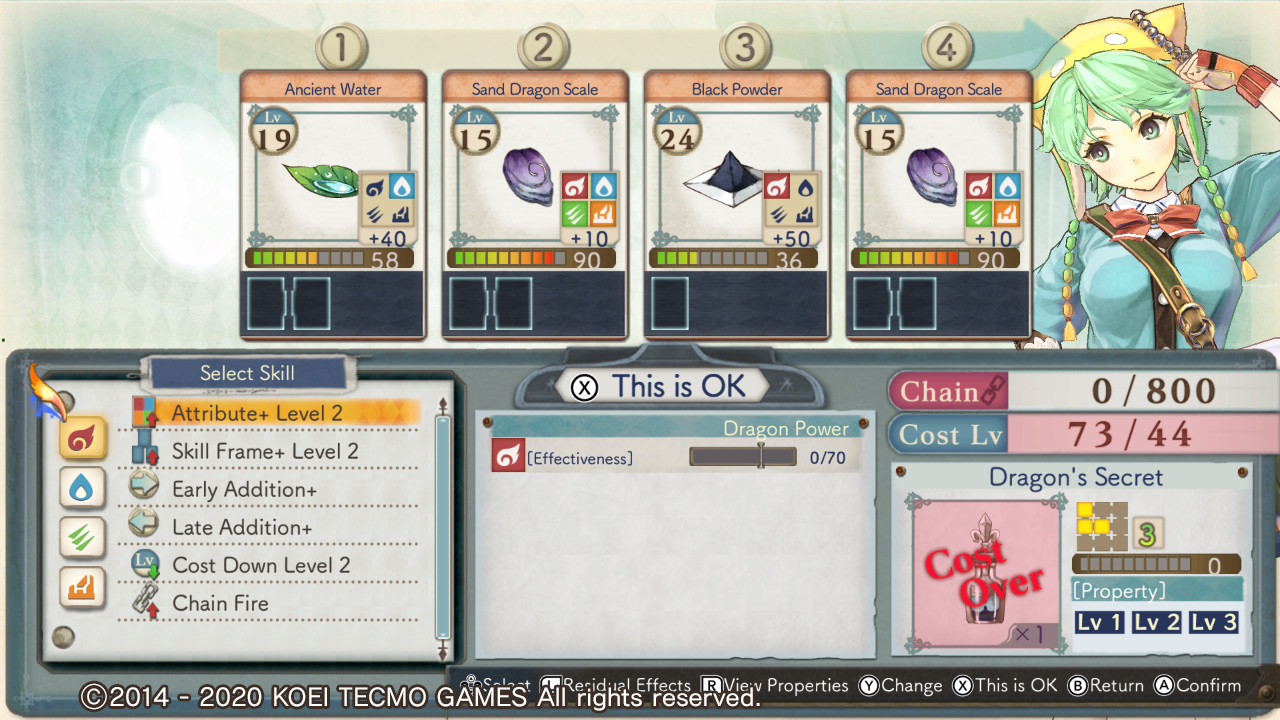Screen dimensions: 1280x720
Task: Choose the Chain Fire skill
Action: (220, 603)
